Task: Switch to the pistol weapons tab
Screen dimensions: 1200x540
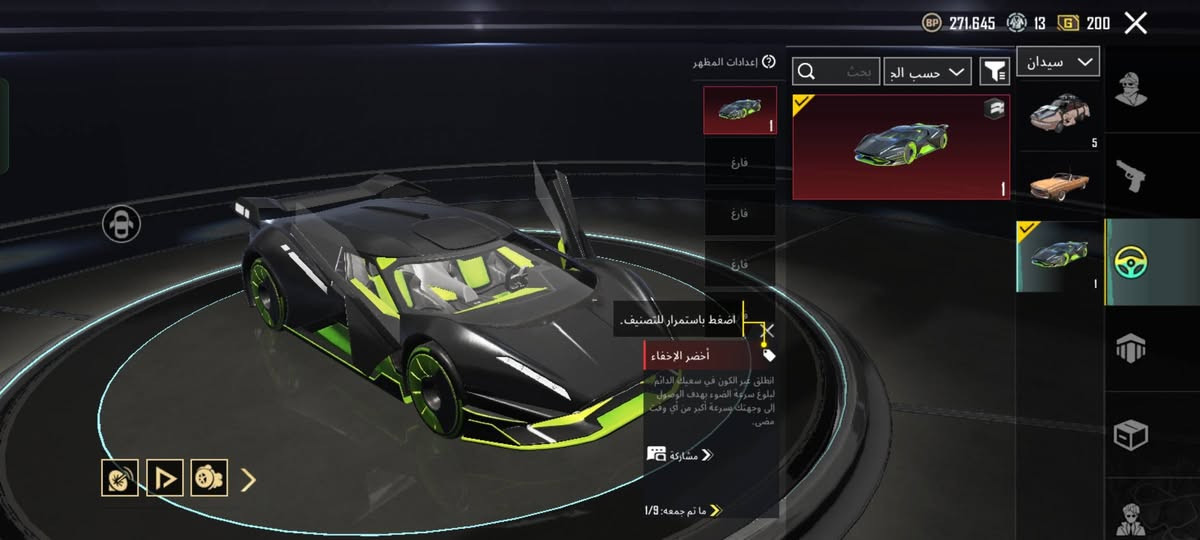Action: [1131, 176]
